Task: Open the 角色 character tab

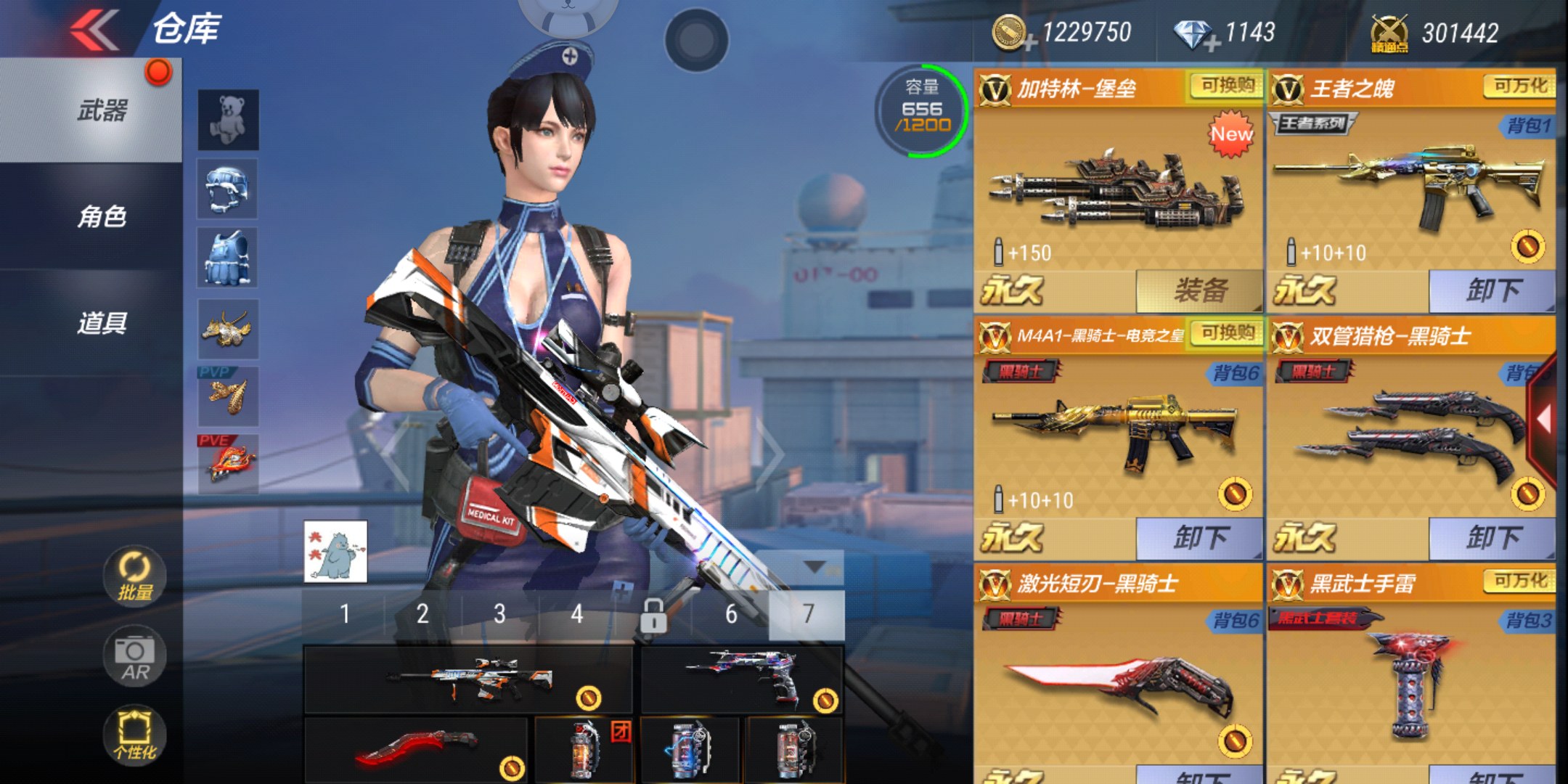Action: [x=102, y=216]
